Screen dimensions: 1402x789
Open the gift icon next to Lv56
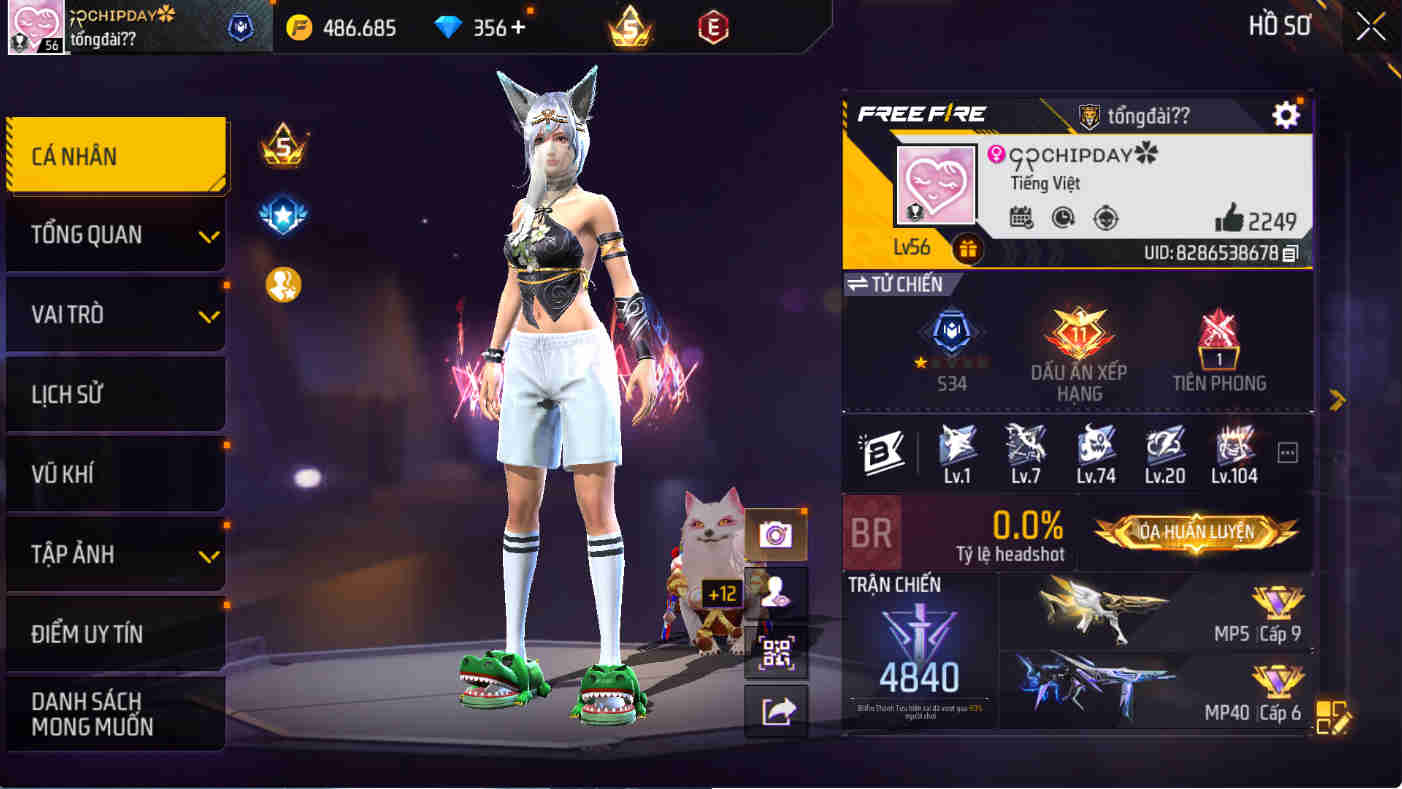pyautogui.click(x=966, y=248)
